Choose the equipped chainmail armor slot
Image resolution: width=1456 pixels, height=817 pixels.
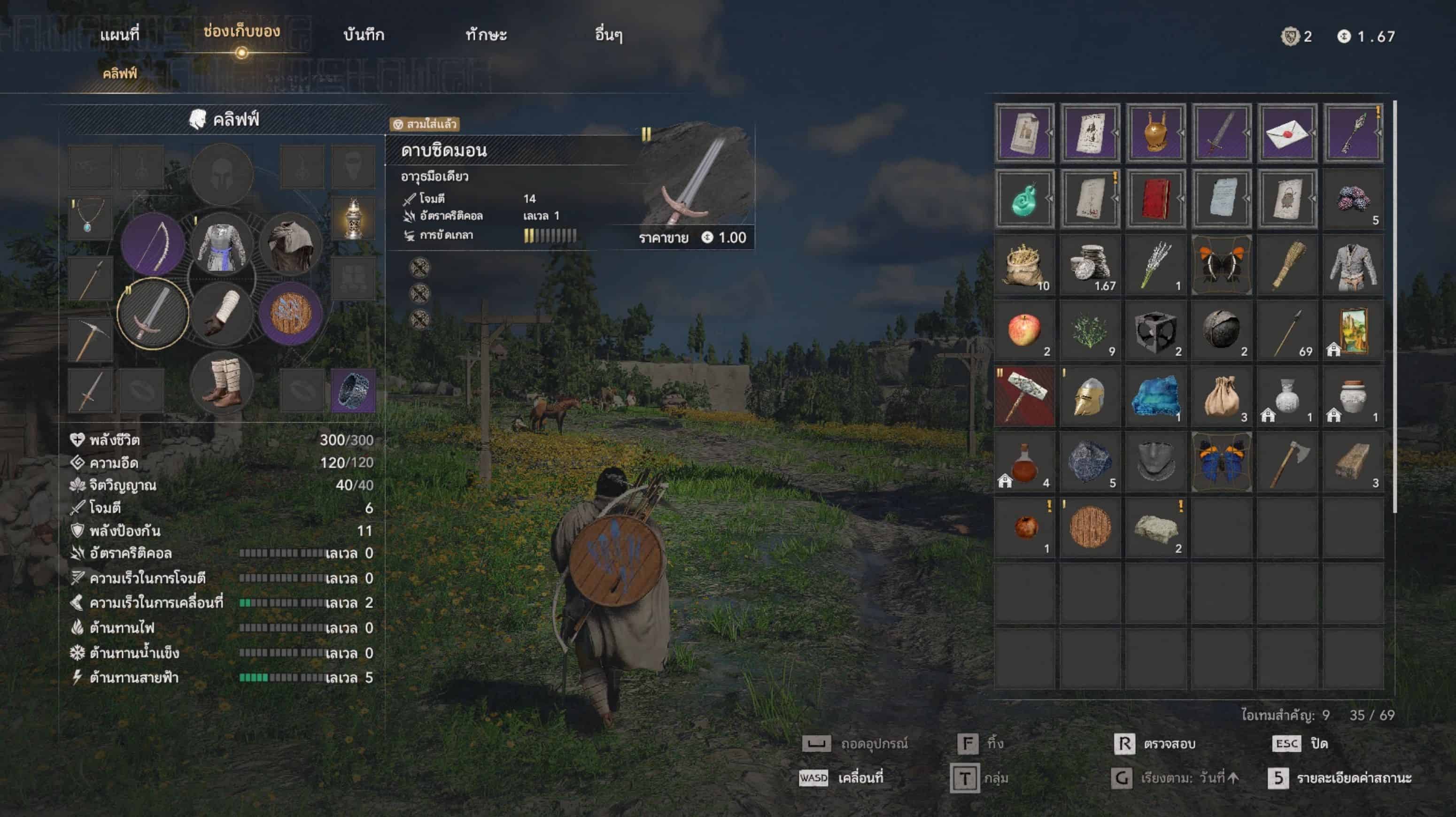[222, 244]
